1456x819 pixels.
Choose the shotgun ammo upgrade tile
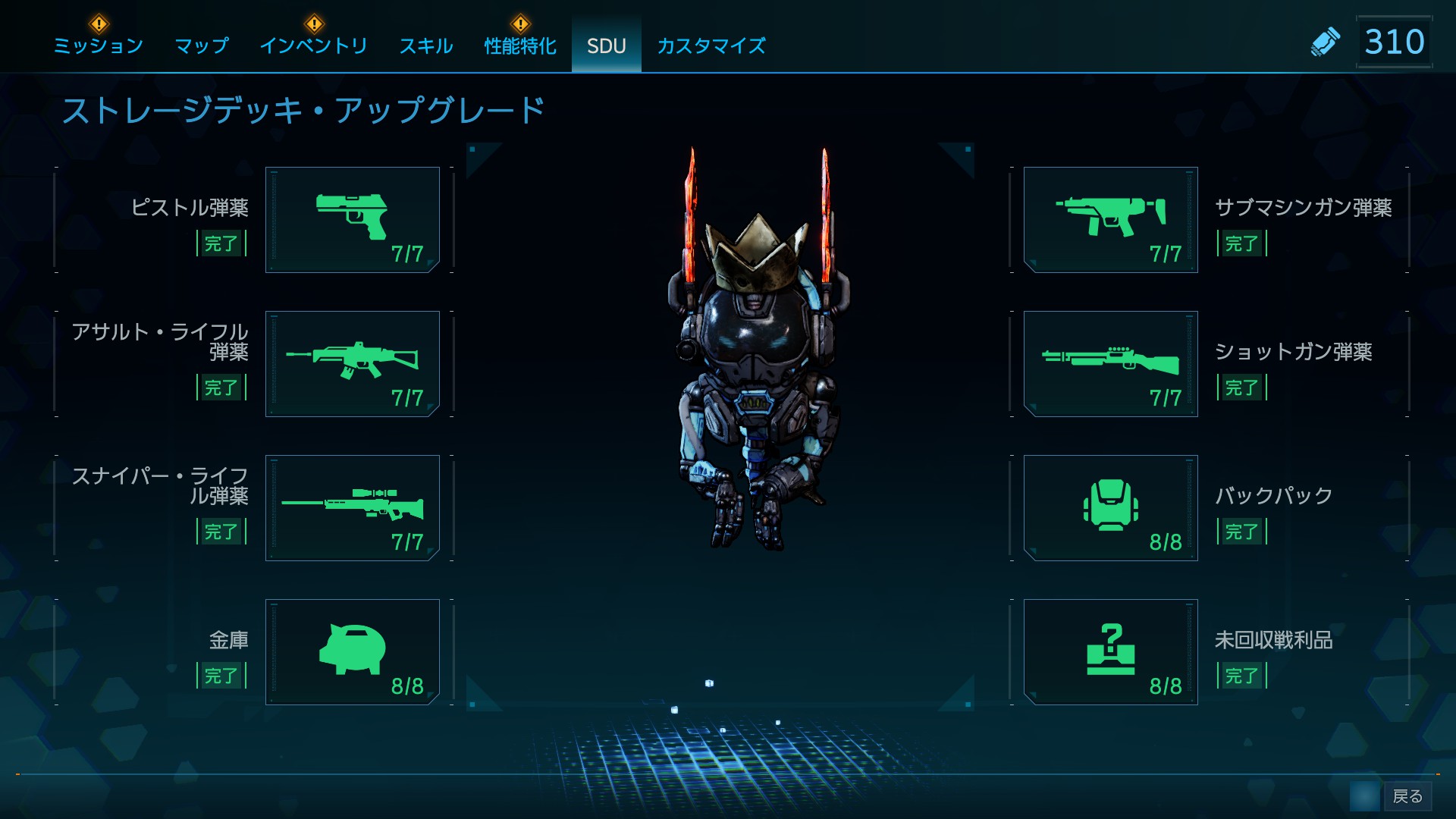click(x=1110, y=364)
